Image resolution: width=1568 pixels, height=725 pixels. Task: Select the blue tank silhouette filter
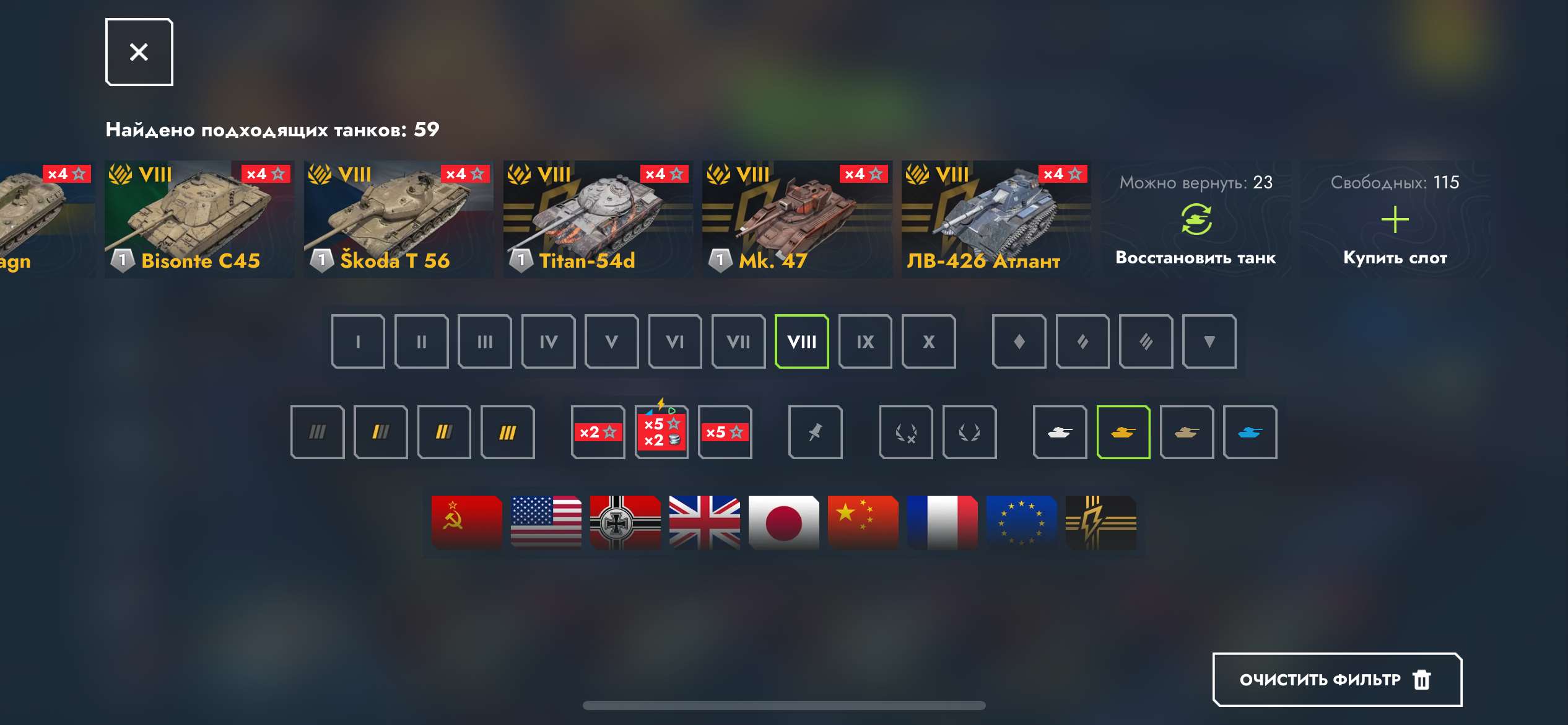click(x=1251, y=433)
